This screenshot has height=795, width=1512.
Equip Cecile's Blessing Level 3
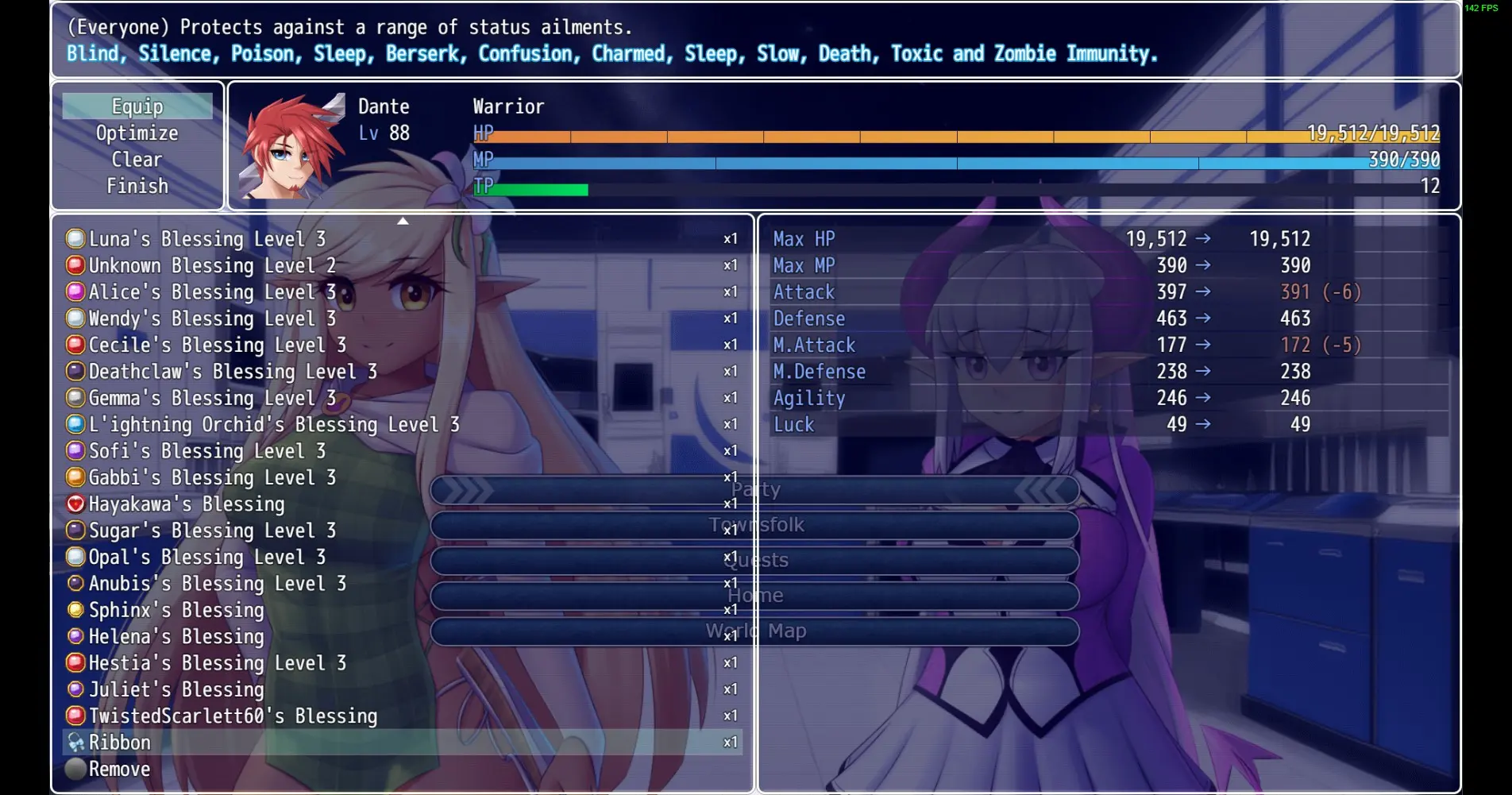217,345
